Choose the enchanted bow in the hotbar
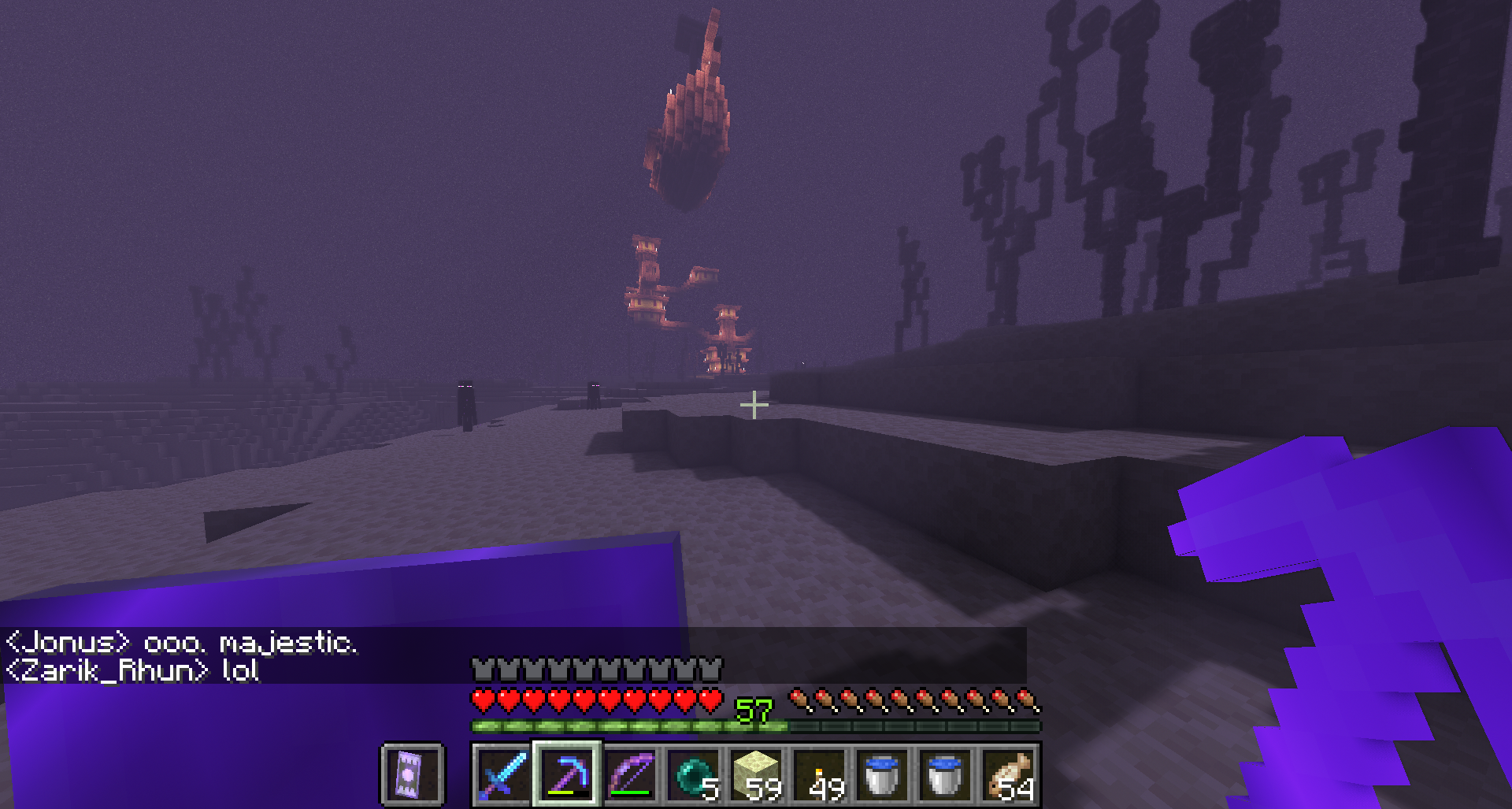1512x809 pixels. [x=630, y=774]
